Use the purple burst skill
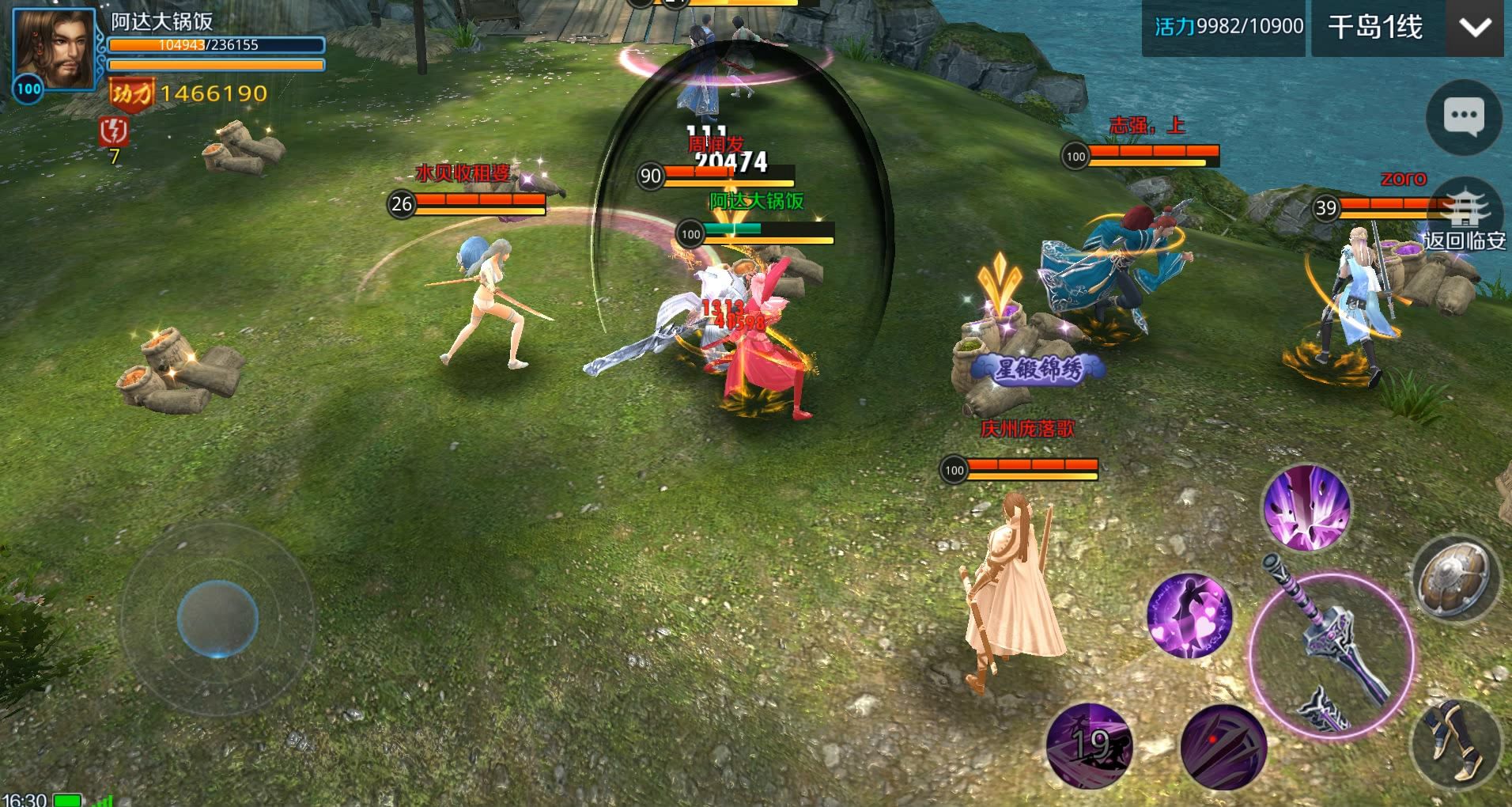The image size is (1512, 807). tap(1306, 507)
